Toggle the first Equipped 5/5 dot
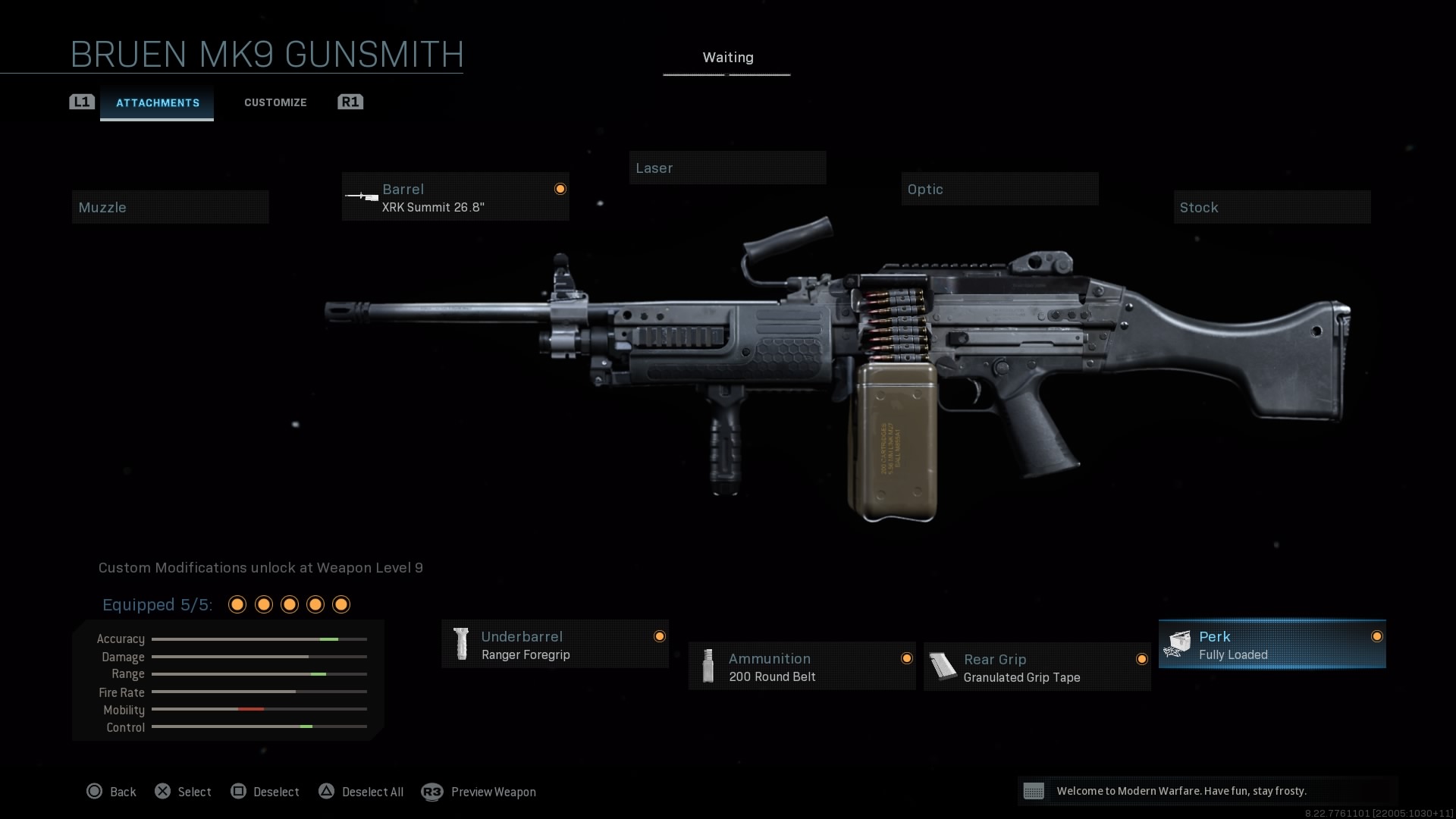Viewport: 1456px width, 819px height. pos(237,604)
